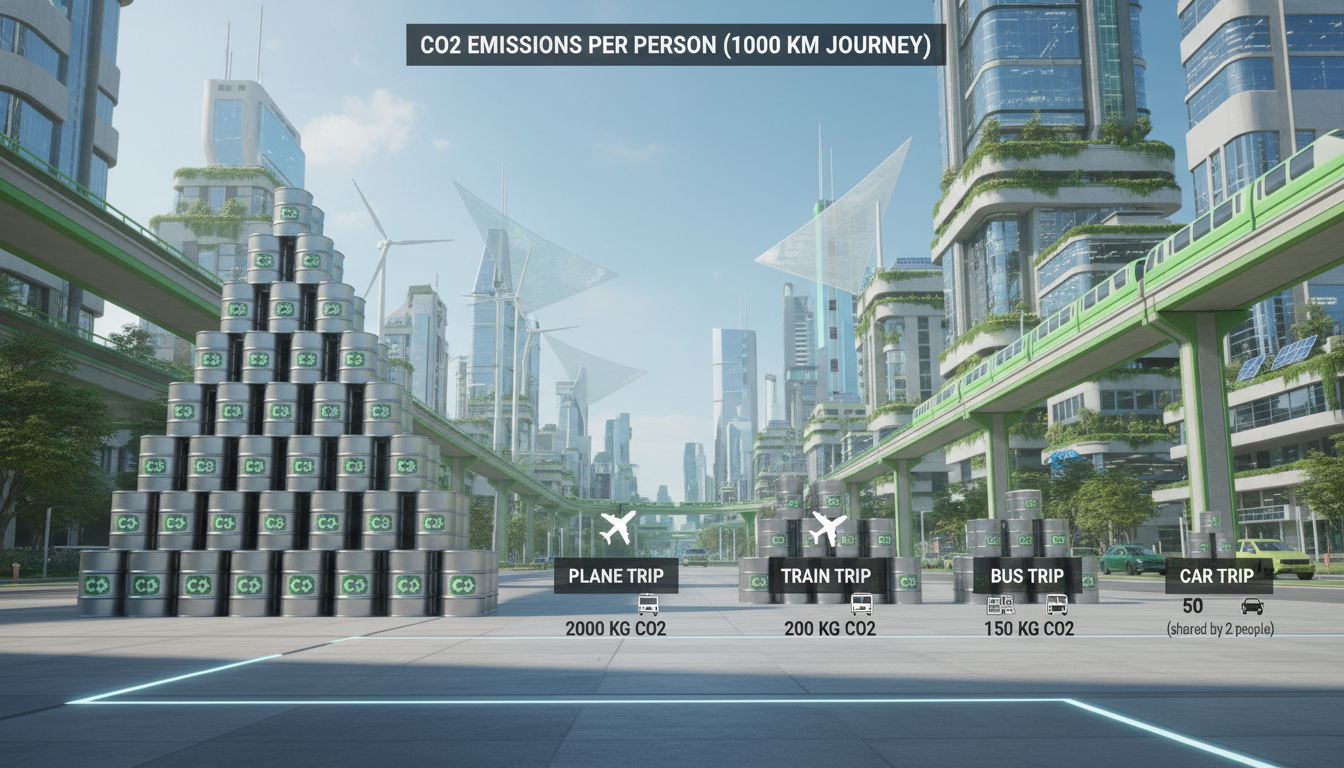Image resolution: width=1344 pixels, height=768 pixels.
Task: Click the Bus Trip label
Action: (1026, 576)
